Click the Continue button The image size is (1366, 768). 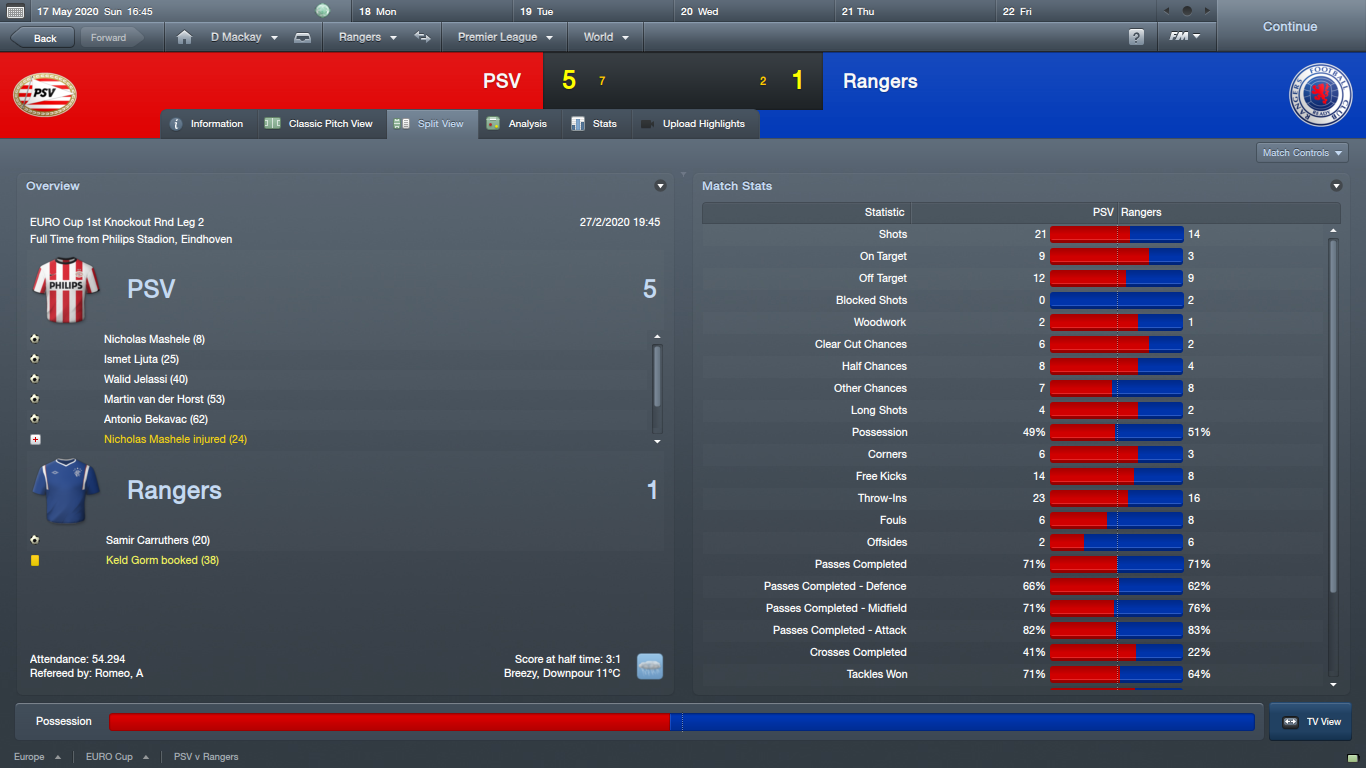pos(1289,27)
